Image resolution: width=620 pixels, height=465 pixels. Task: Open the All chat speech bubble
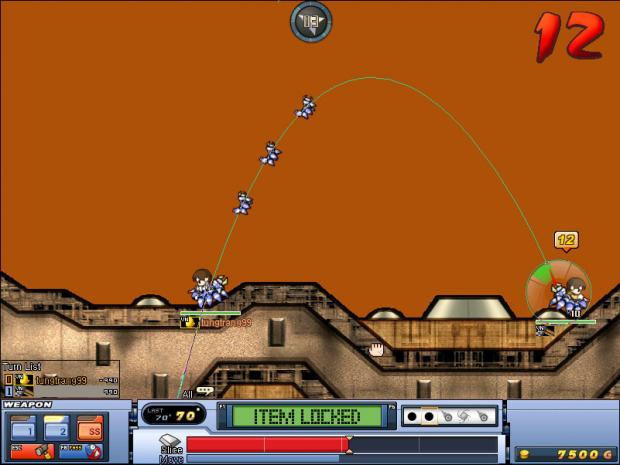coord(204,391)
